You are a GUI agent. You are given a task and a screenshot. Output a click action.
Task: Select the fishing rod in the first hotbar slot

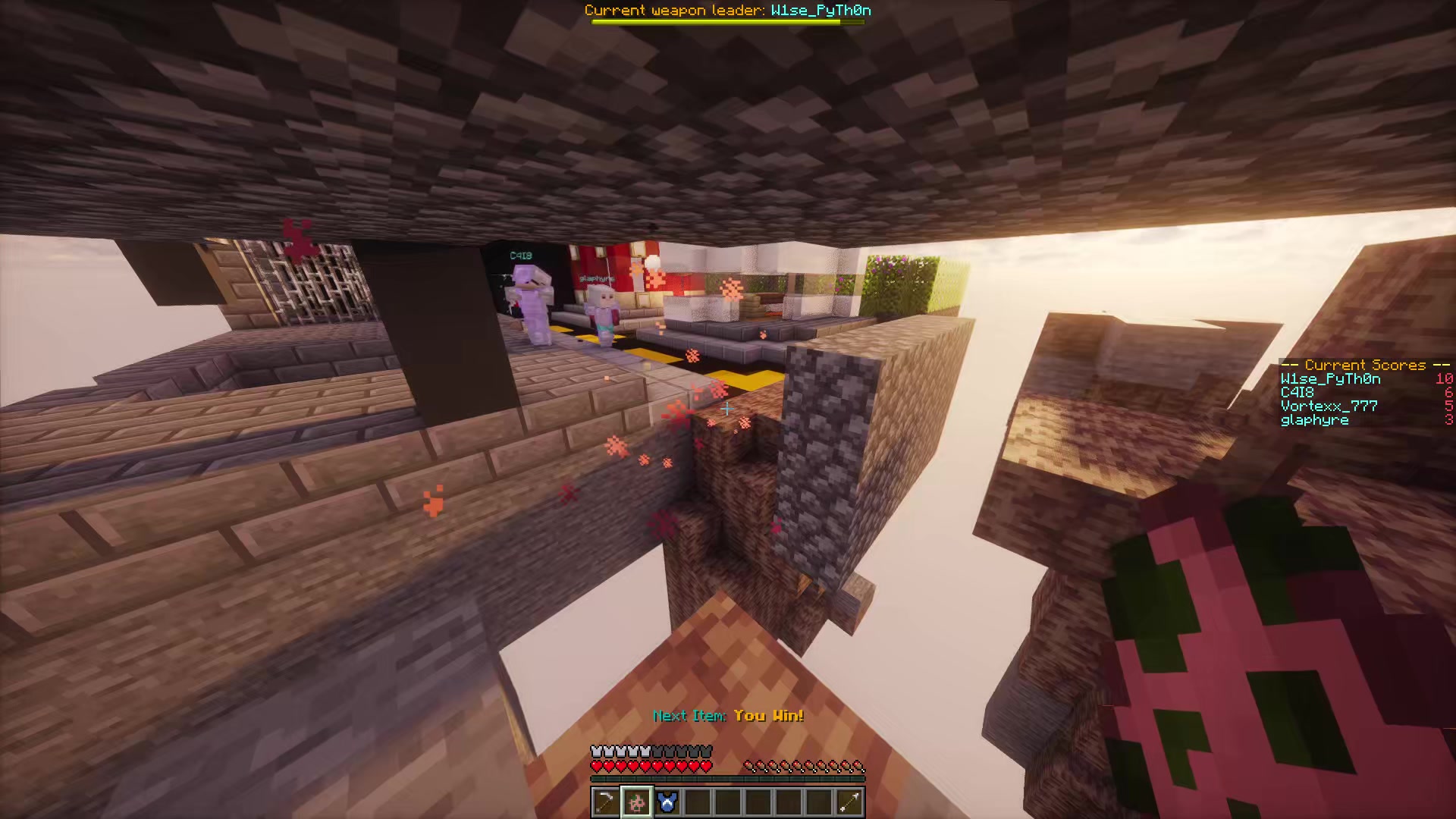(605, 802)
